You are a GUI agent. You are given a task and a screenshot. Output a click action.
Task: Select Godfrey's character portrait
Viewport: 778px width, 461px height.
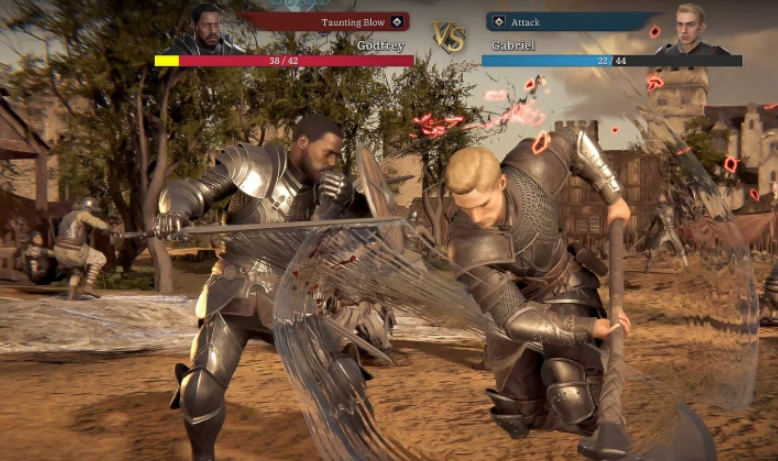(206, 28)
